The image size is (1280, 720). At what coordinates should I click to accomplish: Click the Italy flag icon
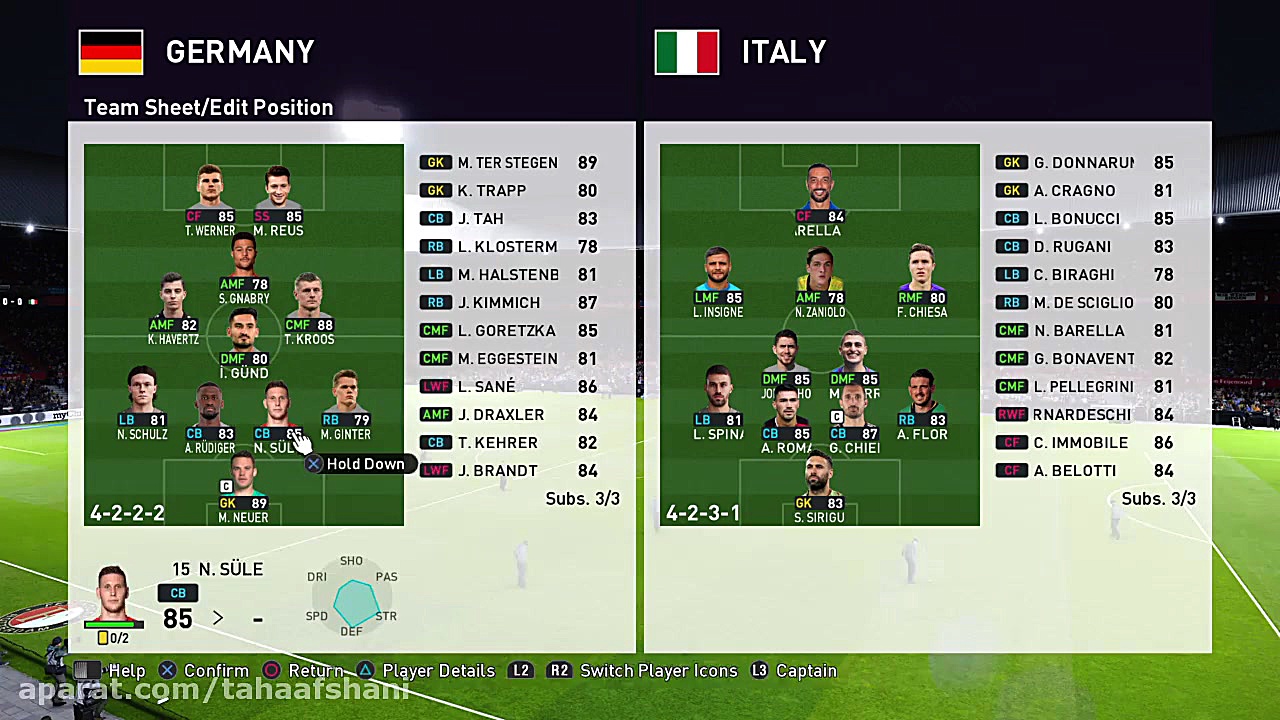(686, 52)
